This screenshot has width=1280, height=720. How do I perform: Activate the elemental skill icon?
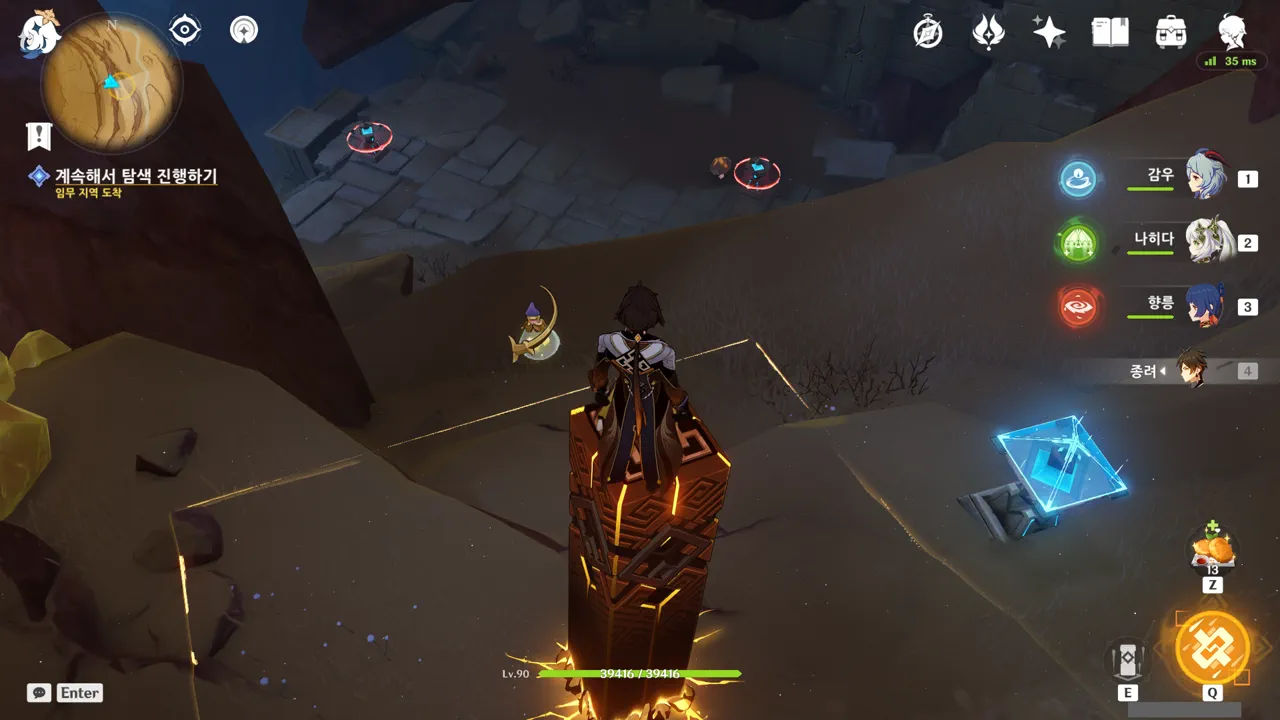point(1127,660)
